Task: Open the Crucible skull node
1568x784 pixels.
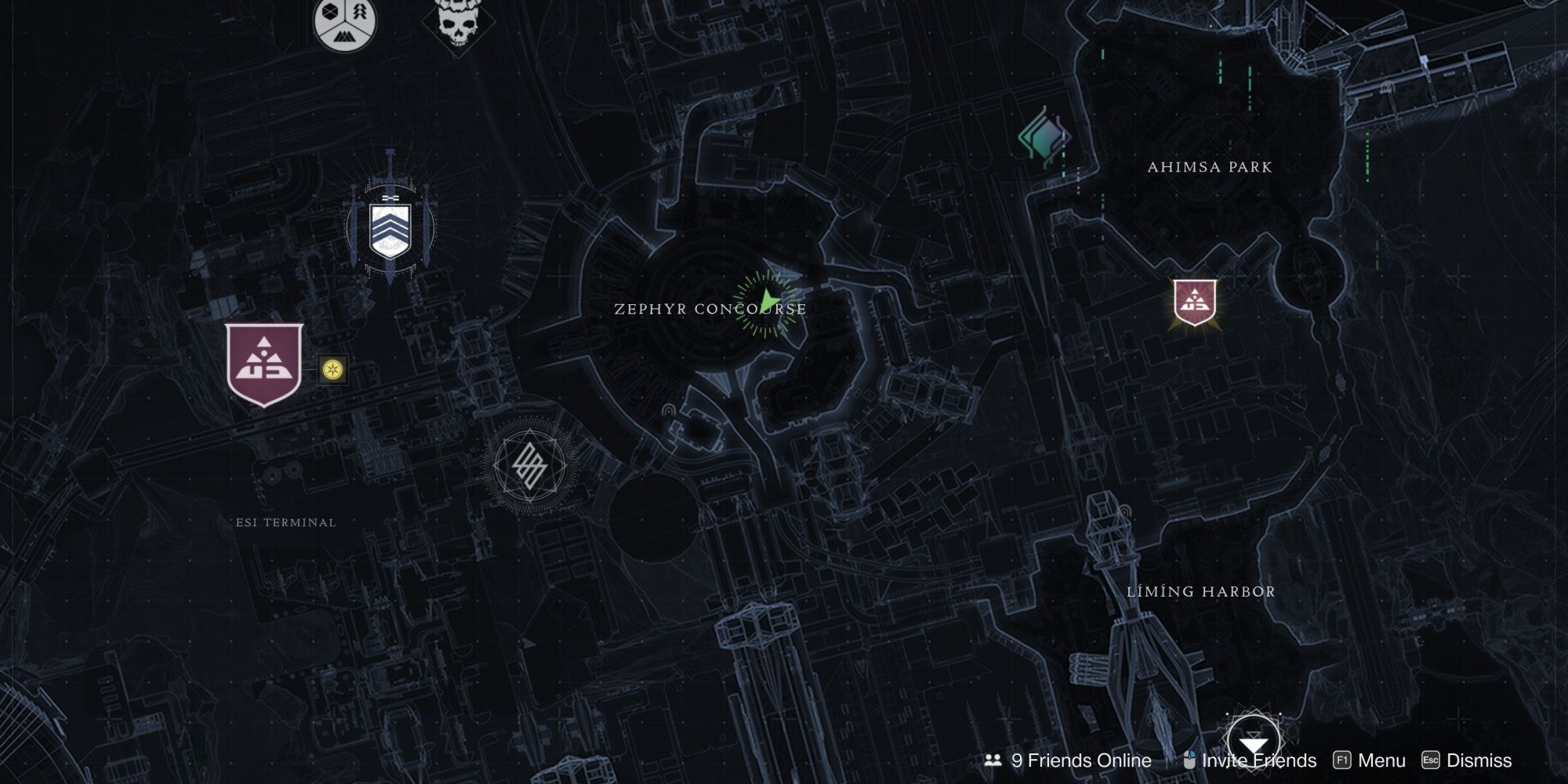Action: pyautogui.click(x=453, y=24)
